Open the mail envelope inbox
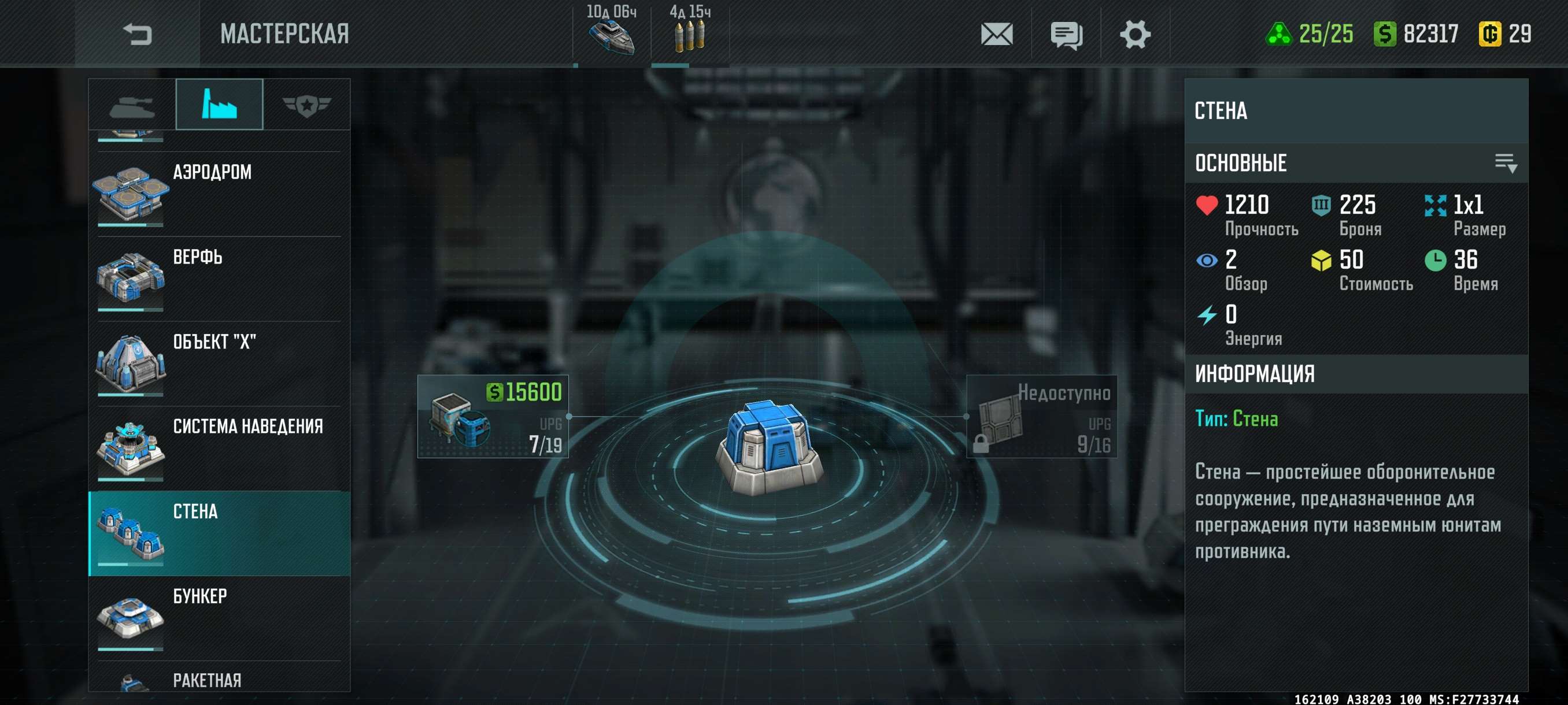1568x705 pixels. pyautogui.click(x=996, y=34)
